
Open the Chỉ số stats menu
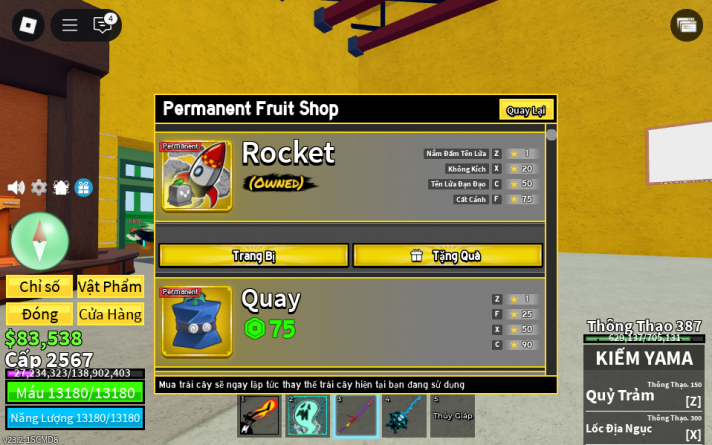click(39, 287)
